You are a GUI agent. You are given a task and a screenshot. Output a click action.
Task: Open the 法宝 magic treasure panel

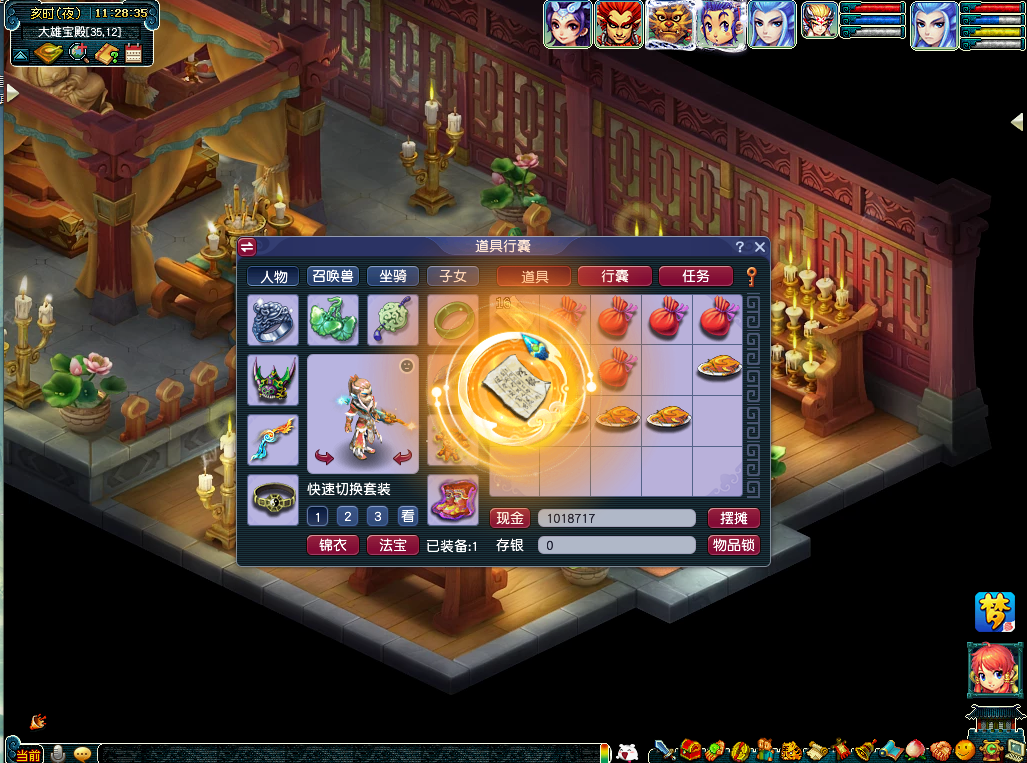(x=393, y=545)
